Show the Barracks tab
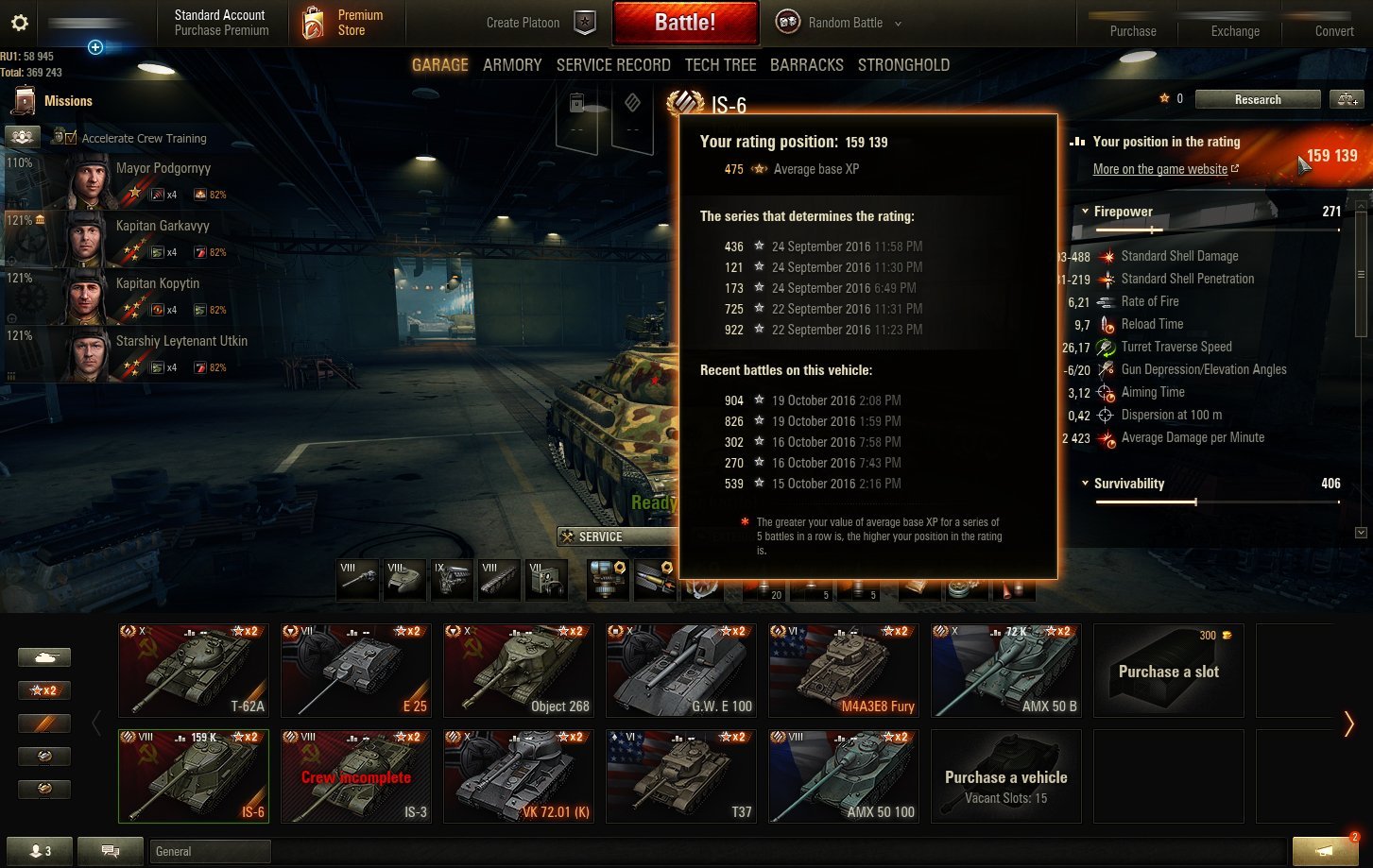This screenshot has height=868, width=1373. [806, 65]
